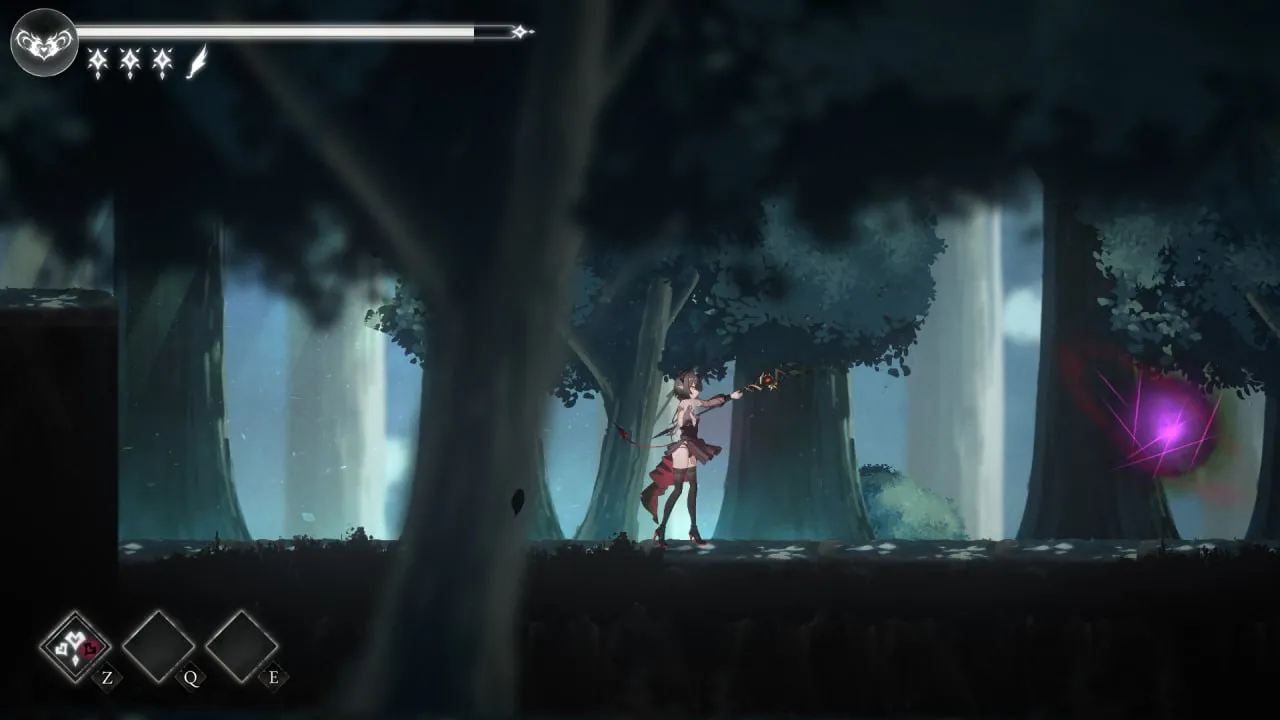Open the Z keybind label
Screen dimensions: 1280x720
click(x=107, y=679)
